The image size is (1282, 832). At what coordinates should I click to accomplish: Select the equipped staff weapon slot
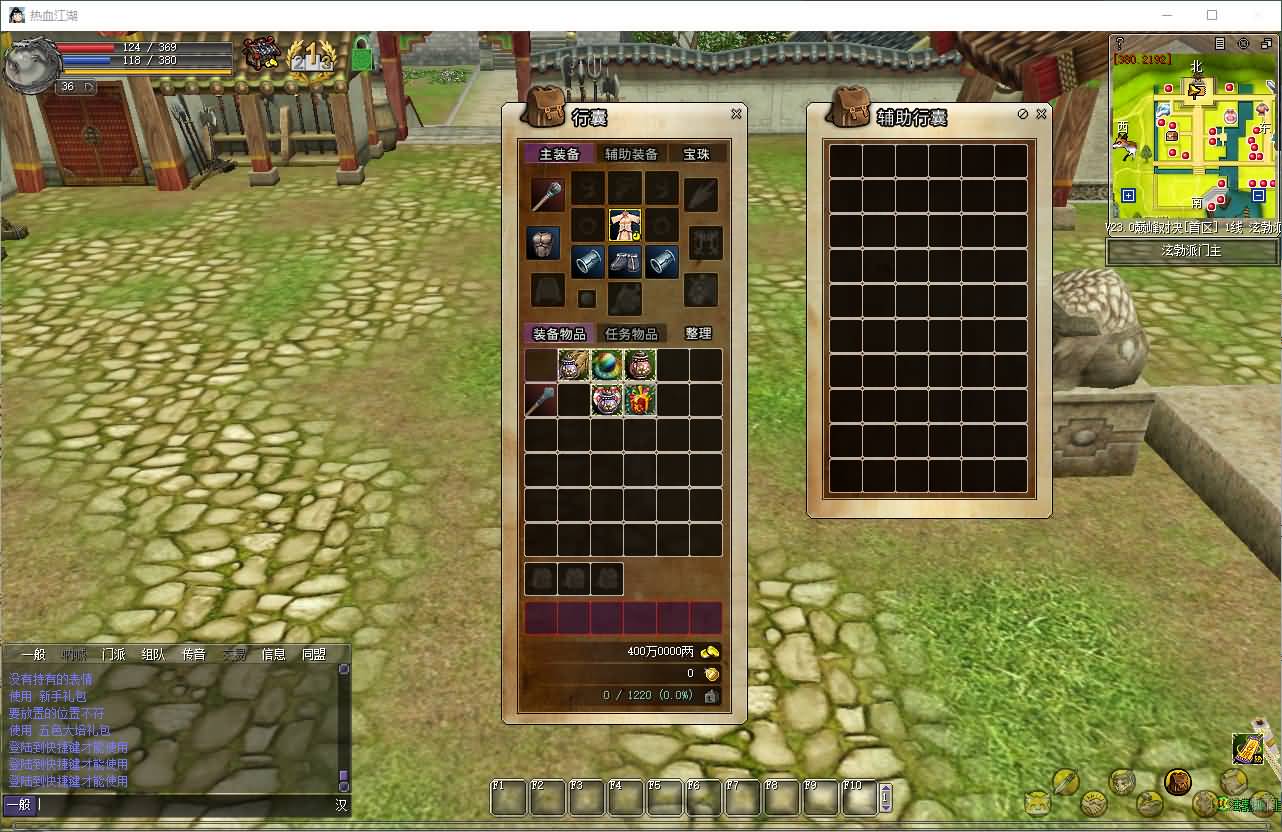tap(545, 194)
